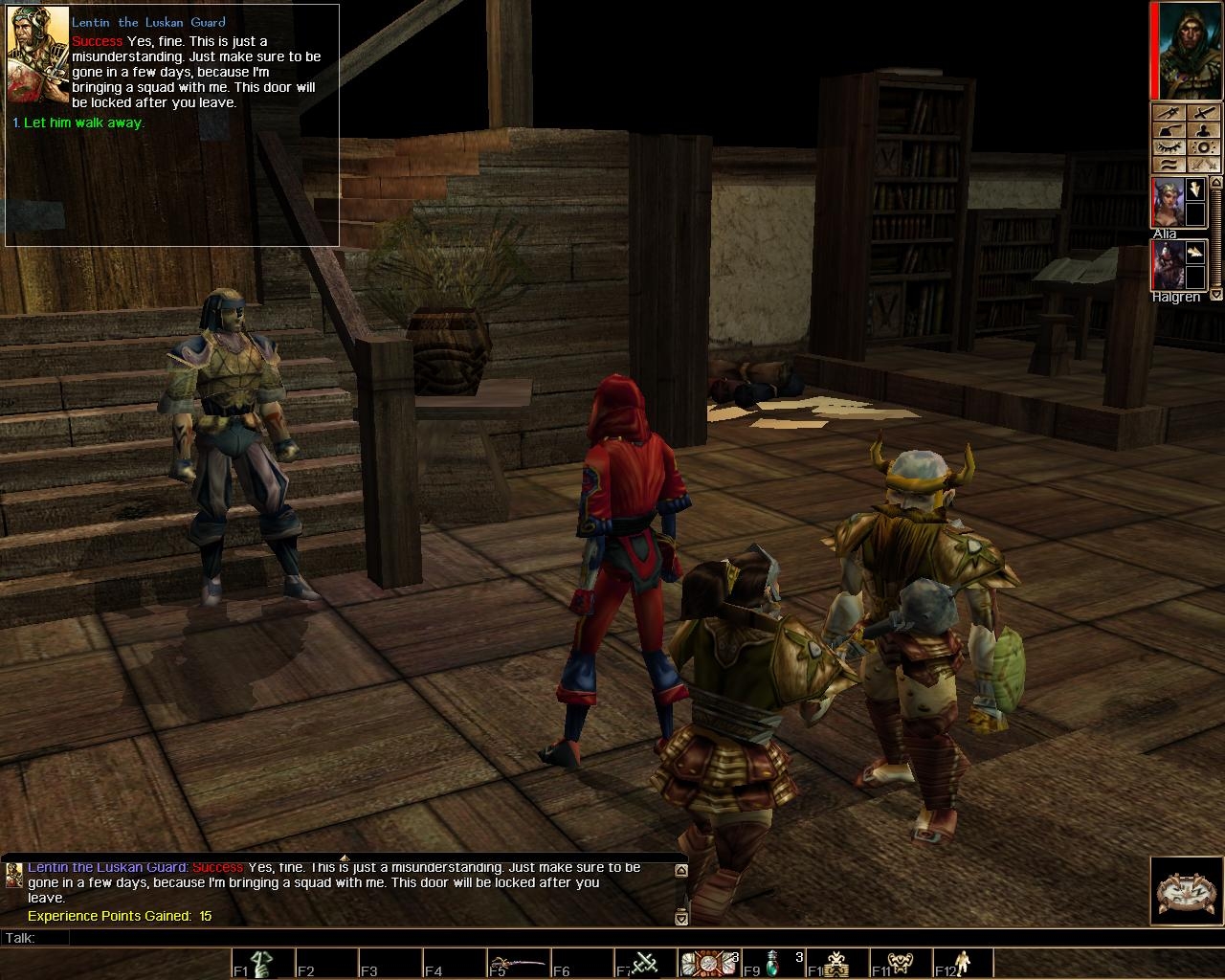Click the hooded player character portrait
The width and height of the screenshot is (1225, 980).
[x=1192, y=49]
